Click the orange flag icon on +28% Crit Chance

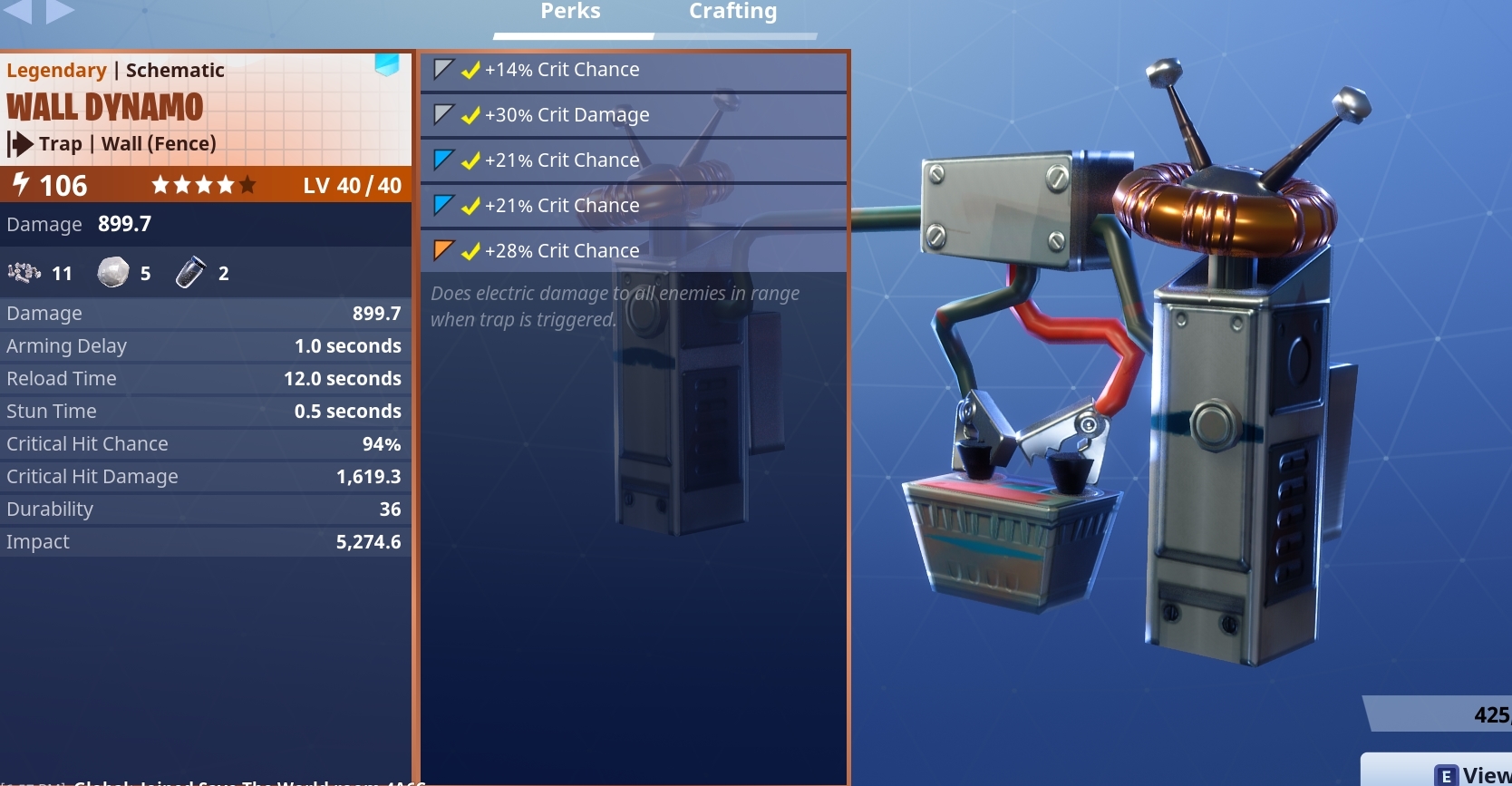click(442, 250)
